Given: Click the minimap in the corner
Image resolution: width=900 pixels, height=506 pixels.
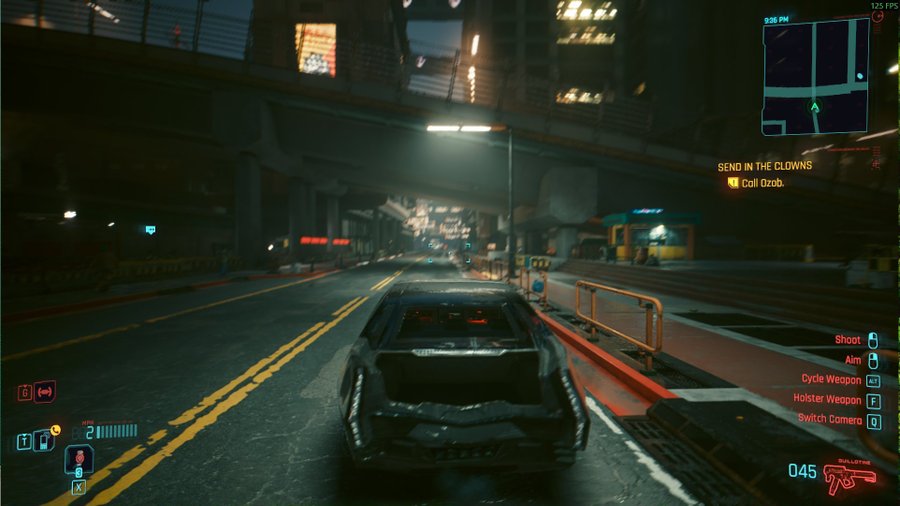Looking at the screenshot, I should click(x=815, y=76).
